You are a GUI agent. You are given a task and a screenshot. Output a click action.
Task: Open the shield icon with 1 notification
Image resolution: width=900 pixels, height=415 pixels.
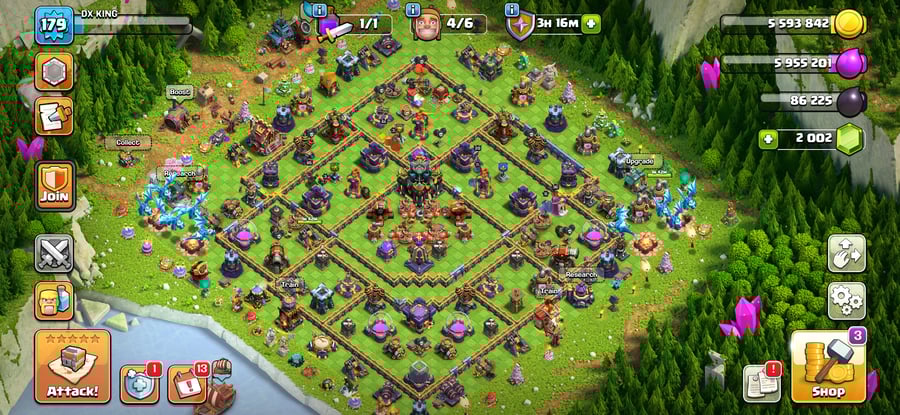[139, 383]
